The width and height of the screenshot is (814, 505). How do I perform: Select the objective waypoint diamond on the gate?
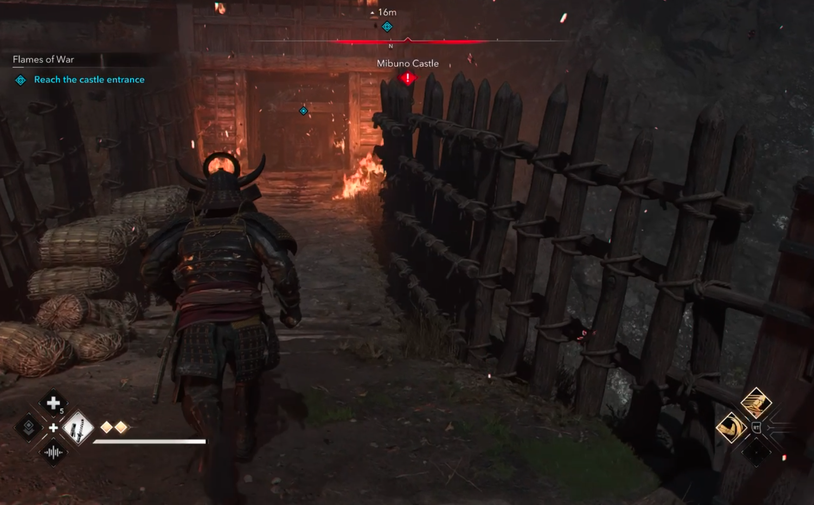pos(304,111)
